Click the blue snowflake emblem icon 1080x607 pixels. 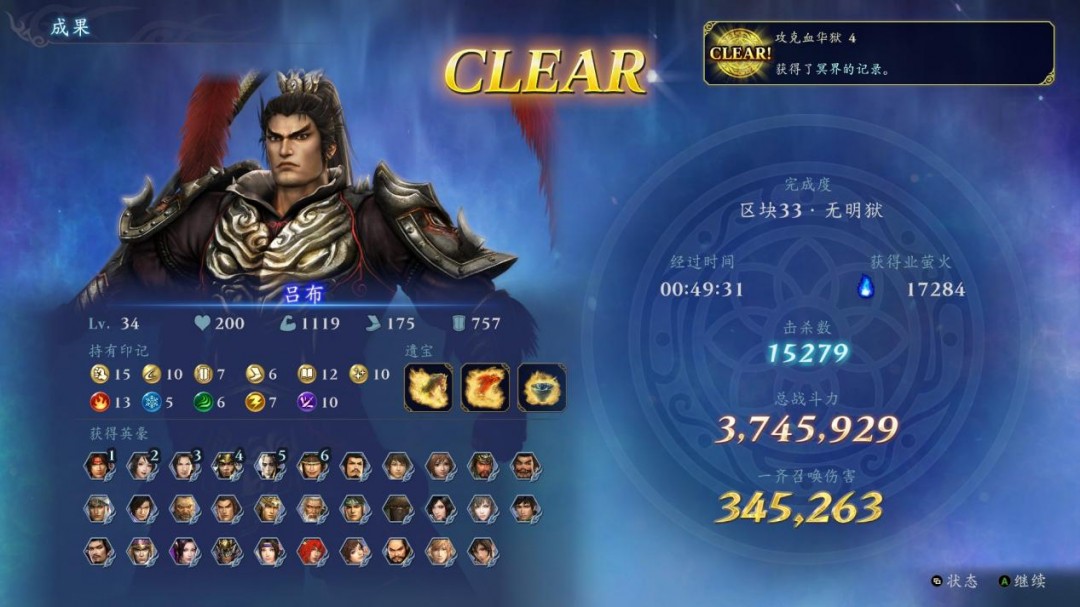point(151,402)
